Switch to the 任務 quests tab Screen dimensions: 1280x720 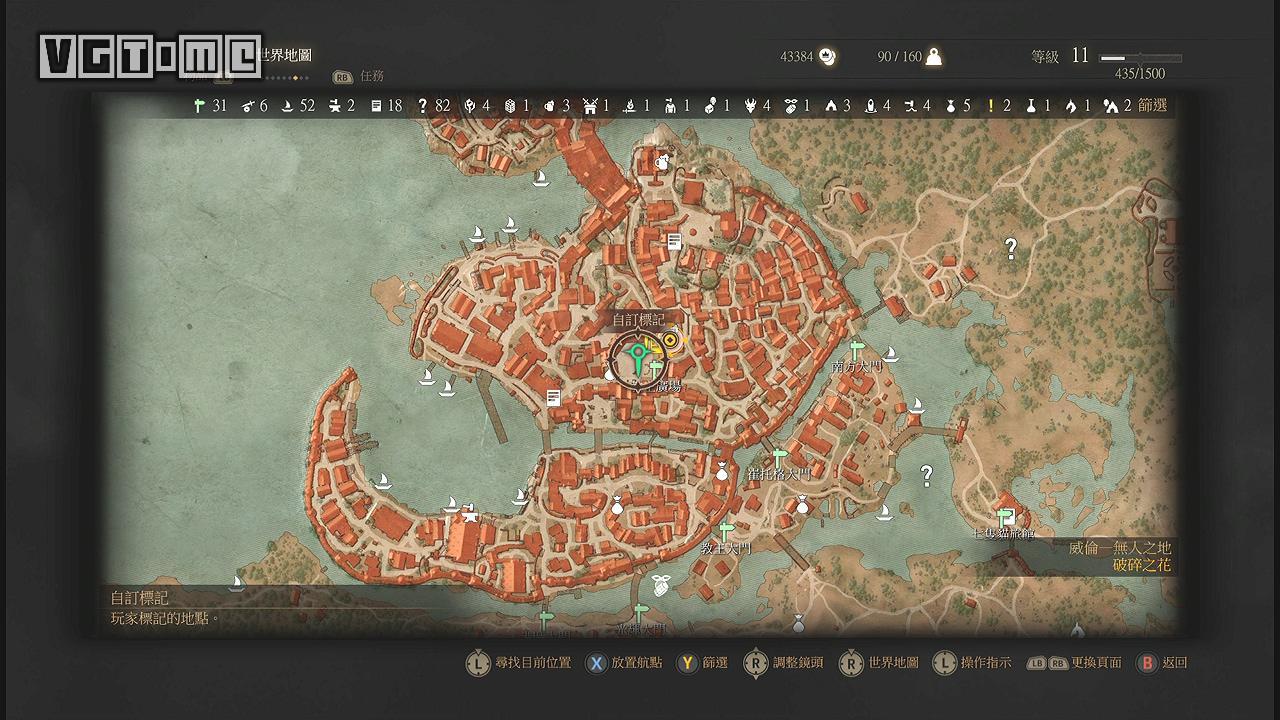371,76
